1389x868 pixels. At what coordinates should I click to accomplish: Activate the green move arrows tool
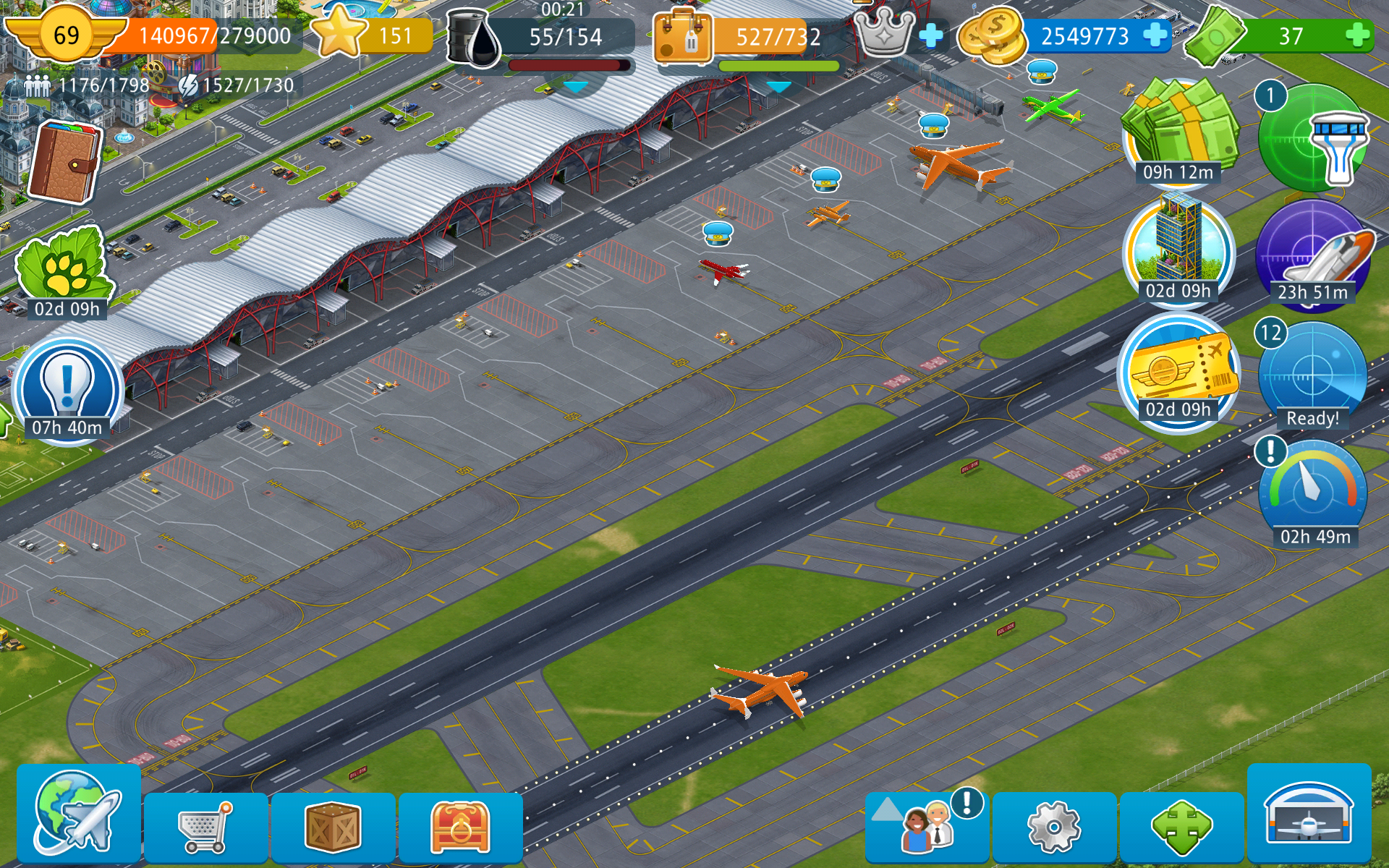click(x=1182, y=827)
